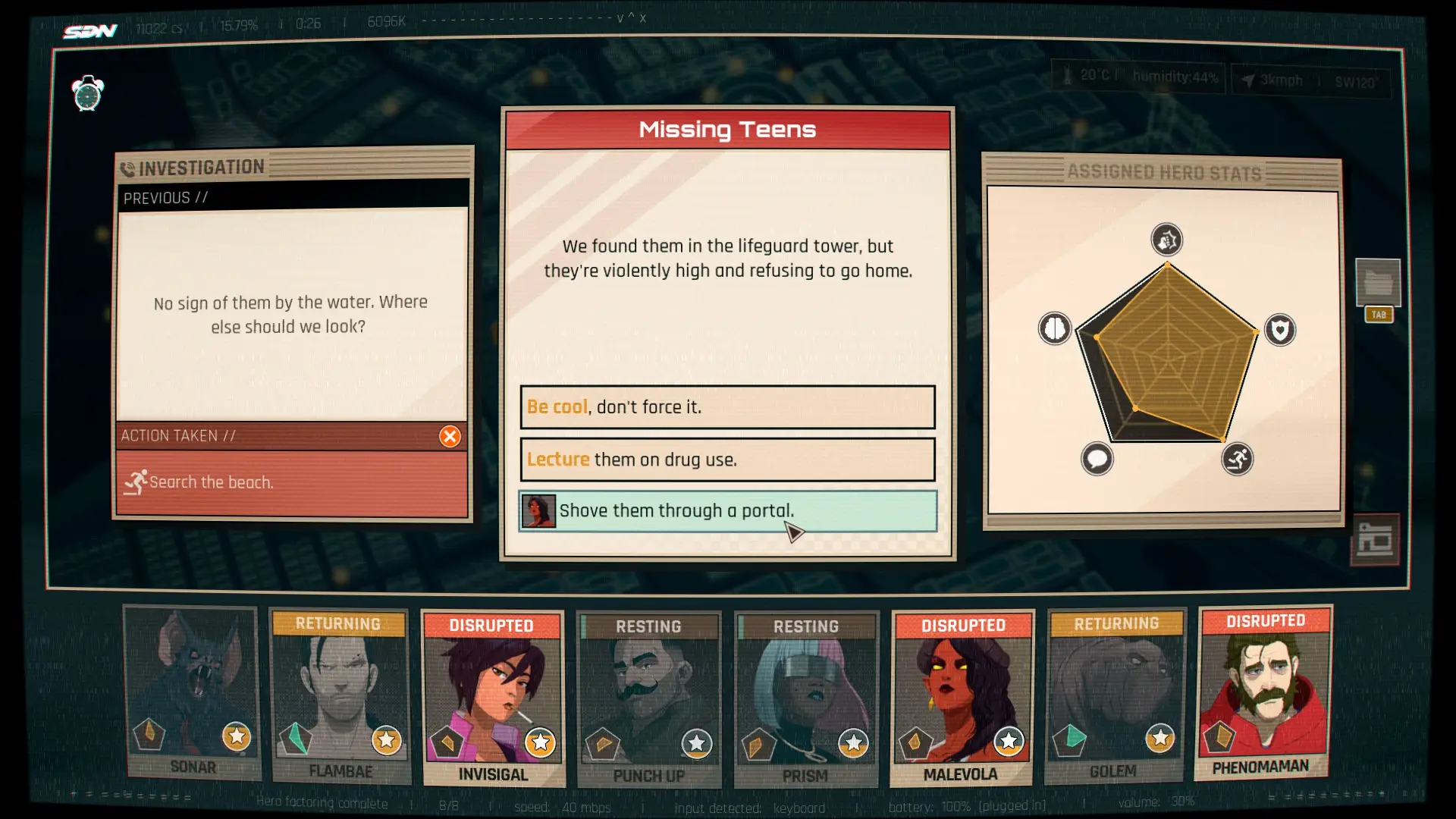Choose the Invisigal hero card
1456x819 pixels.
coord(493,698)
